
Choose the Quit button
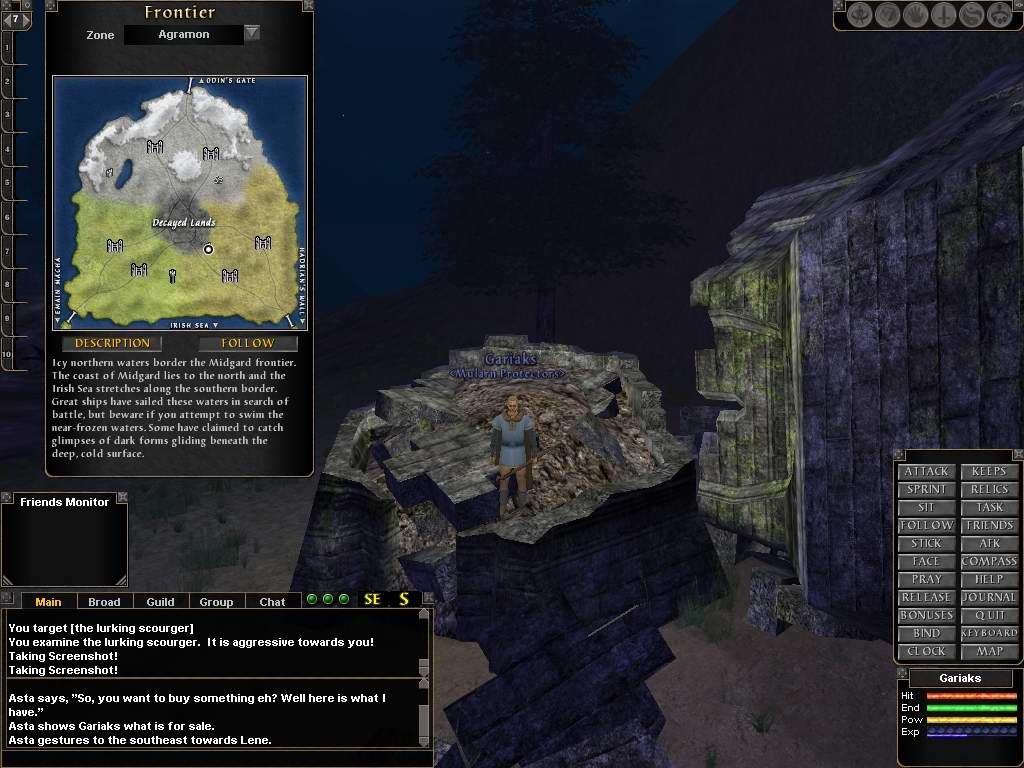point(989,616)
